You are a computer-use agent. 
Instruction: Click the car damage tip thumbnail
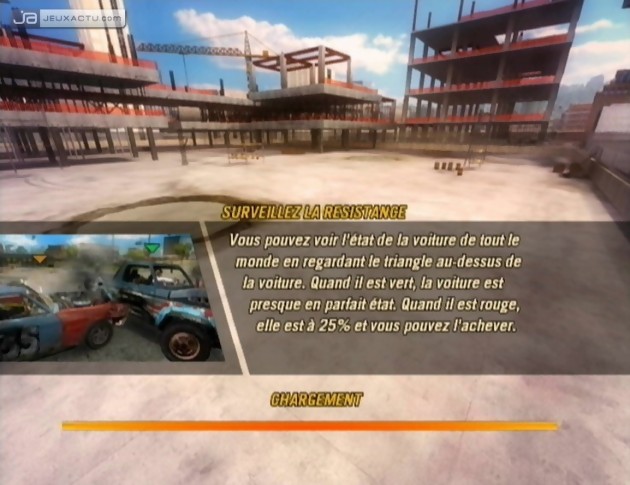point(110,297)
